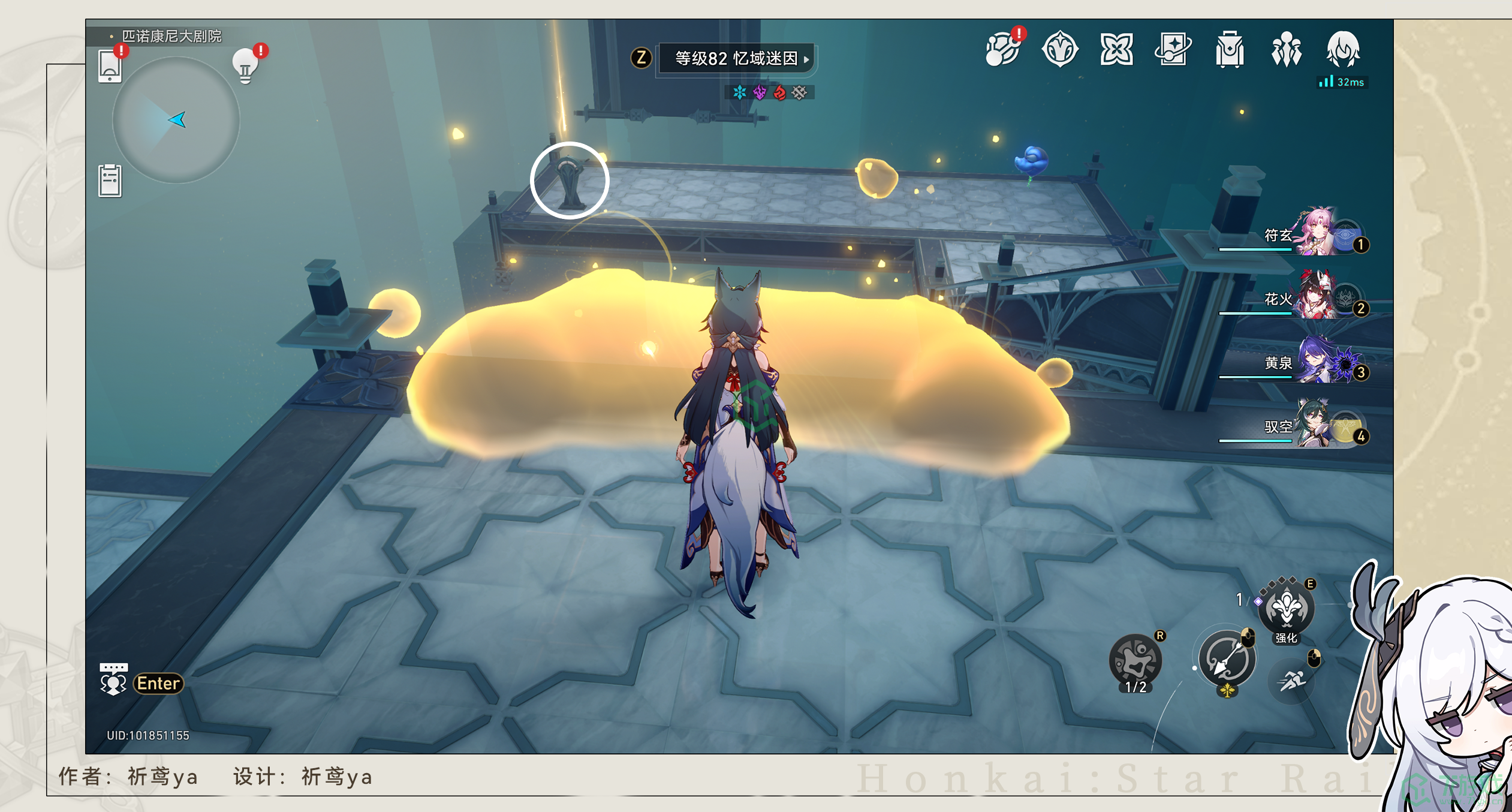Open the team setup icon
Screen dimensions: 1512x812
pyautogui.click(x=1286, y=49)
